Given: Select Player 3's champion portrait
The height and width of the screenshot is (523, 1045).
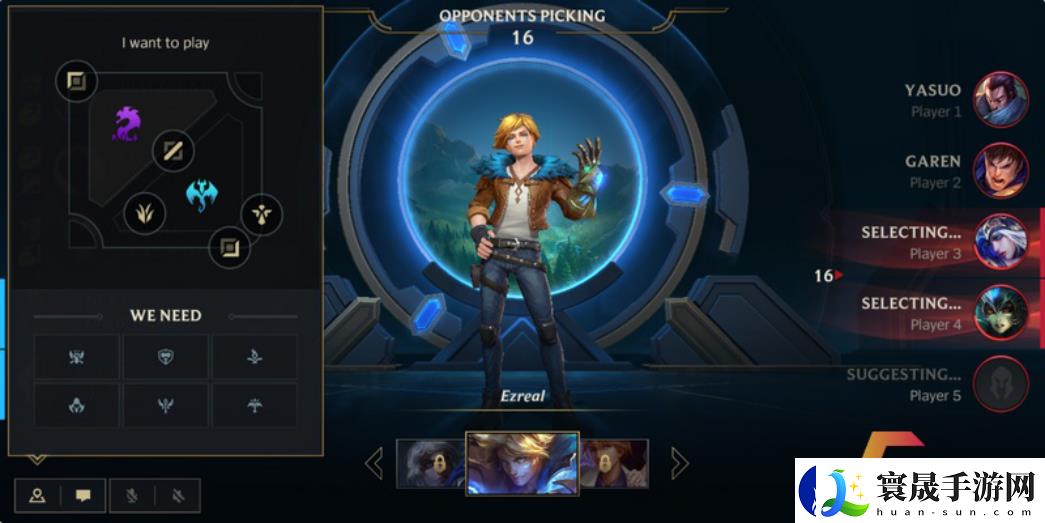Looking at the screenshot, I should click(1001, 242).
